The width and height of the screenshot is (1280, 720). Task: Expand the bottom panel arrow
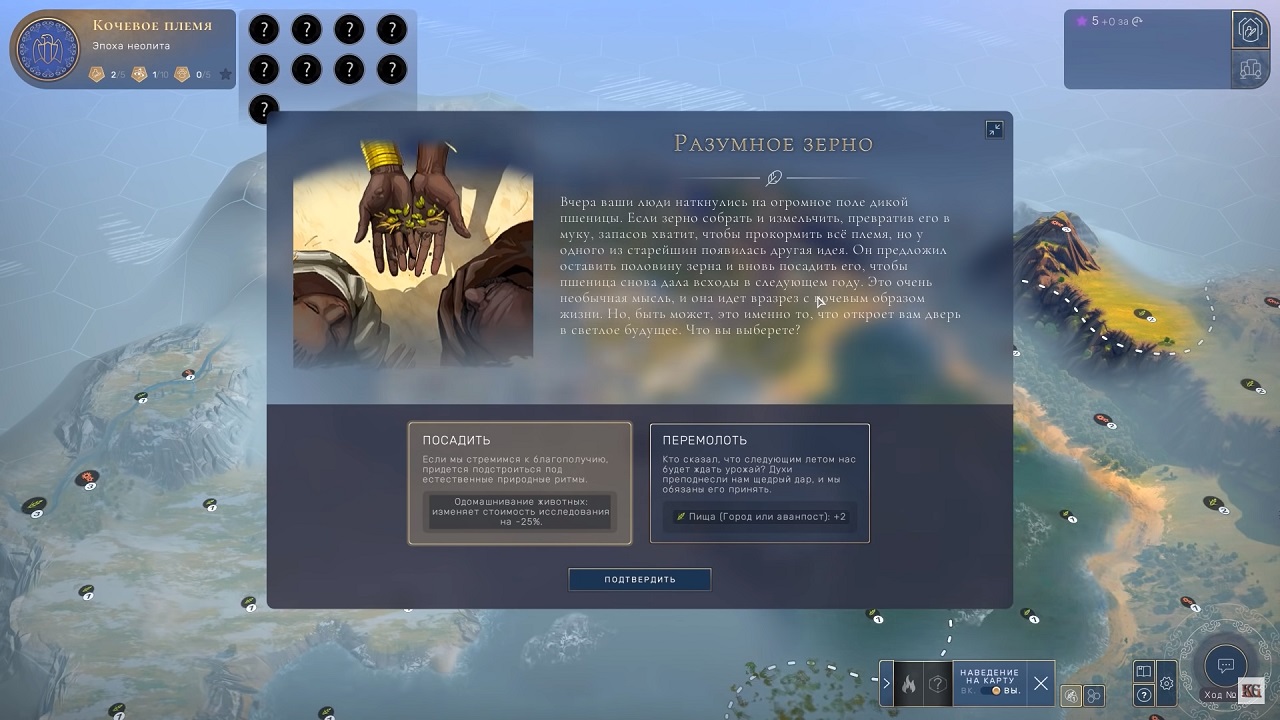[886, 684]
